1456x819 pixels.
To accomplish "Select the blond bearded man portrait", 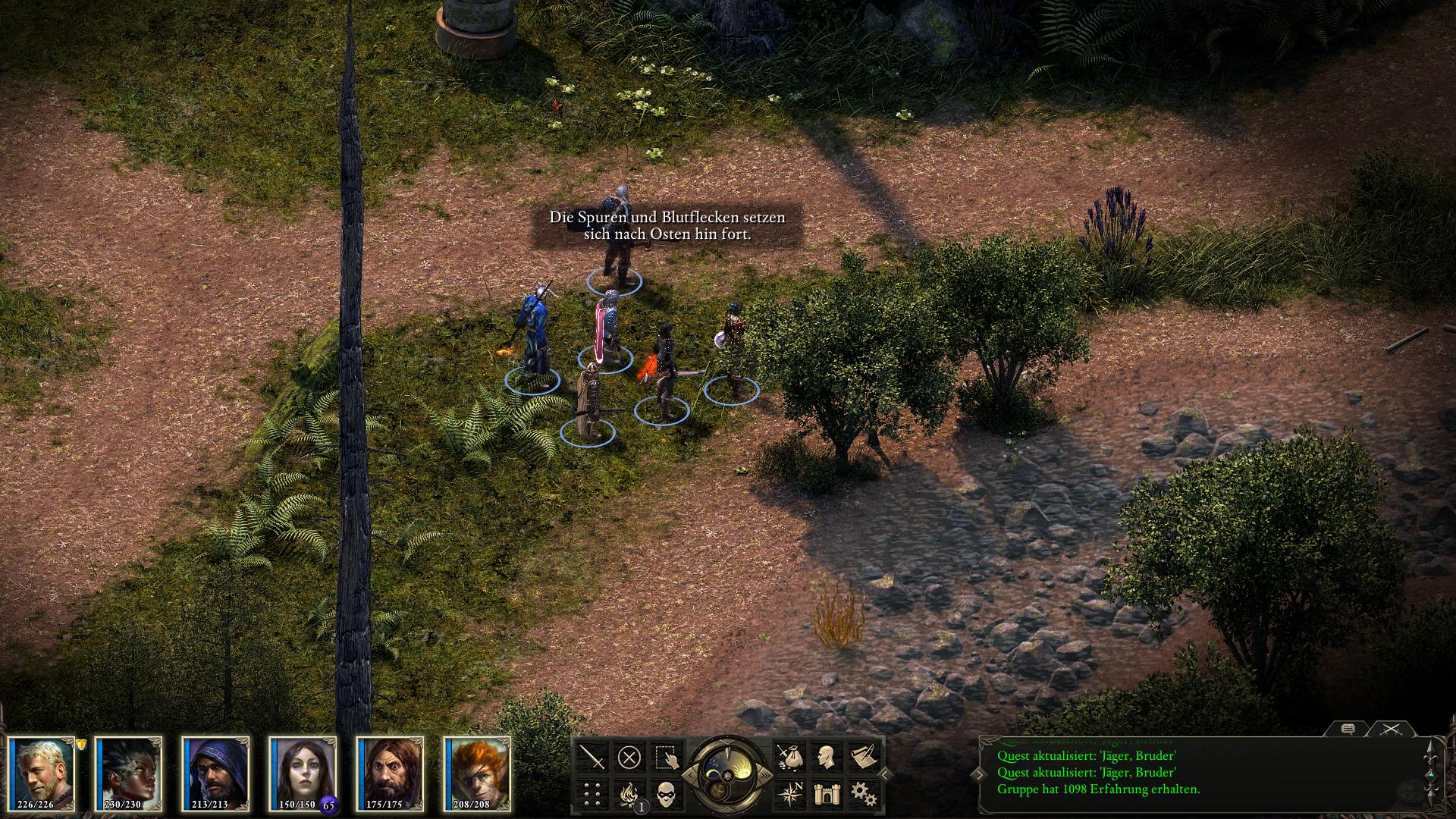I will click(42, 772).
